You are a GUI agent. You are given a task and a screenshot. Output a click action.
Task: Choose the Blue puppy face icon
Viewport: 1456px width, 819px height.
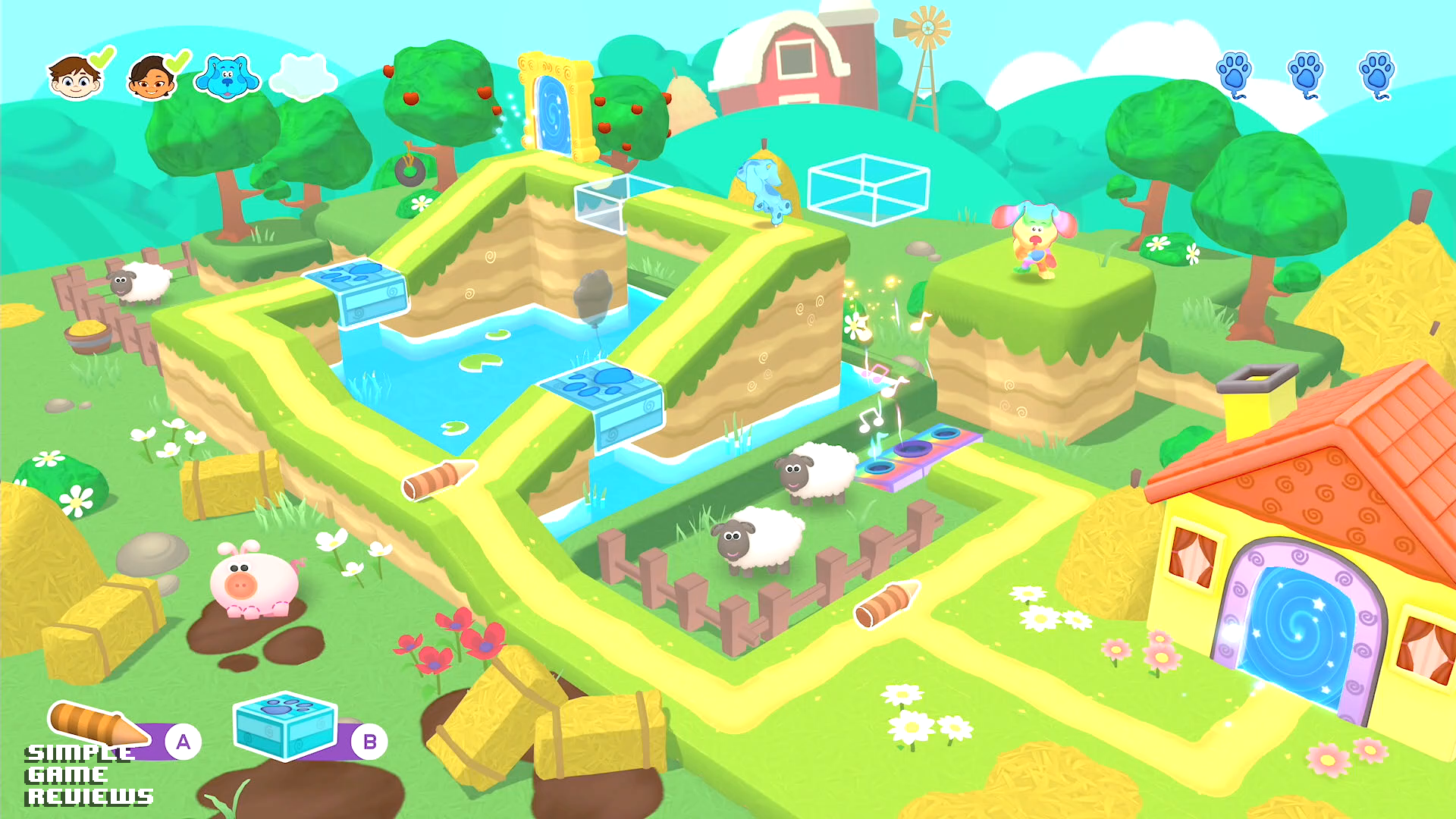coord(227,77)
